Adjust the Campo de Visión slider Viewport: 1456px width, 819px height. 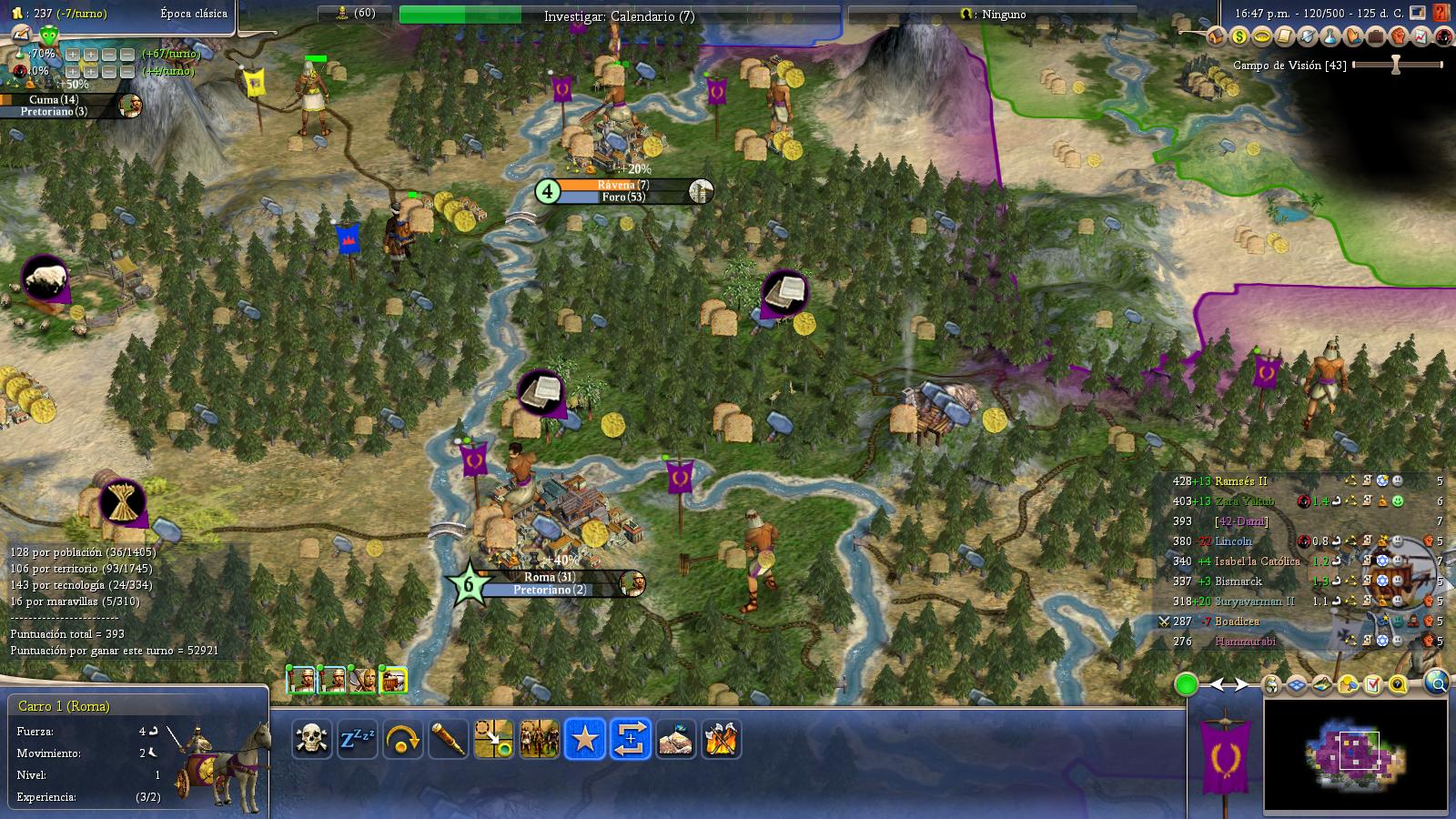[x=1396, y=65]
